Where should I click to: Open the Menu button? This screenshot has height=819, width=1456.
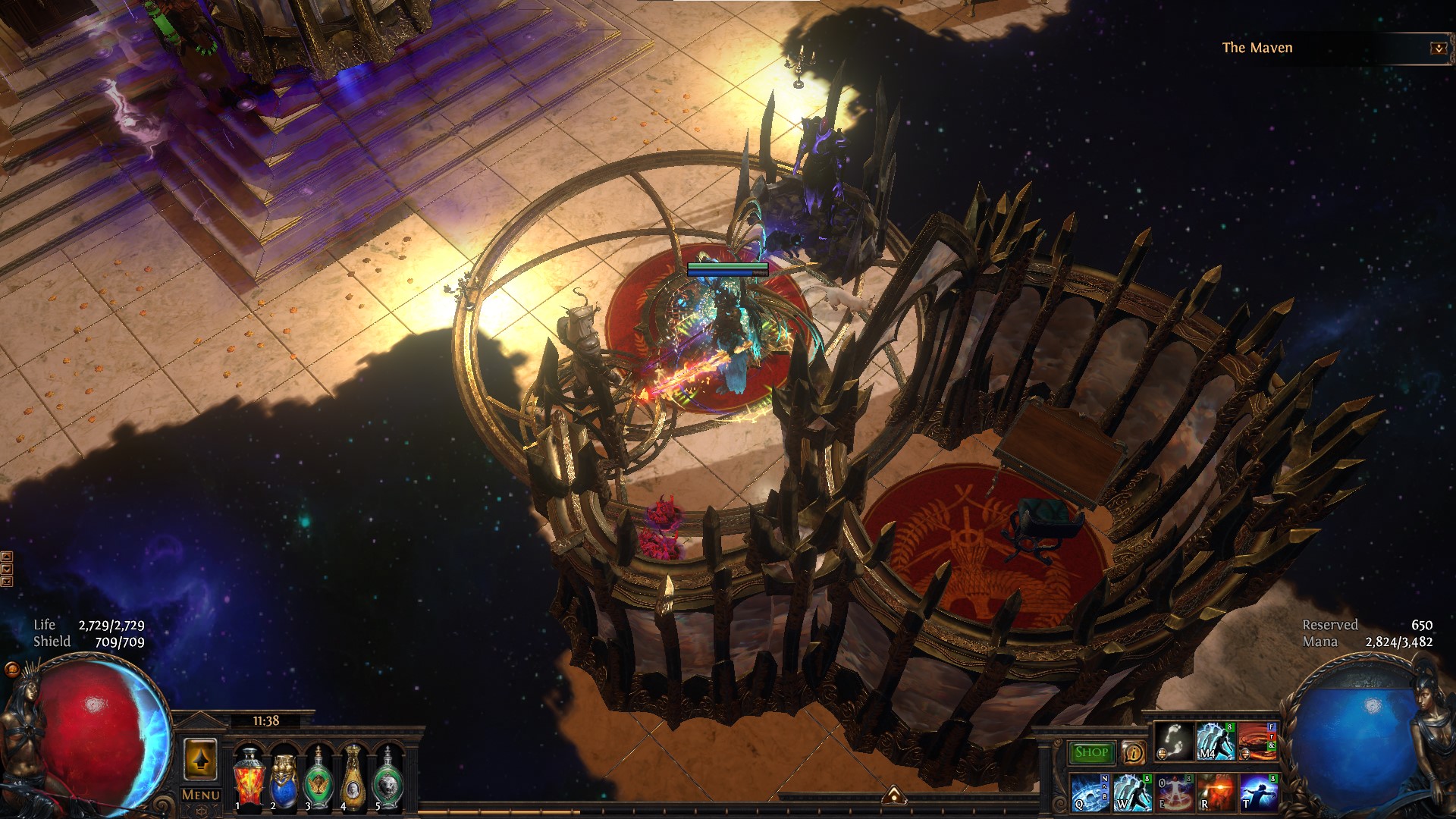pos(201,795)
